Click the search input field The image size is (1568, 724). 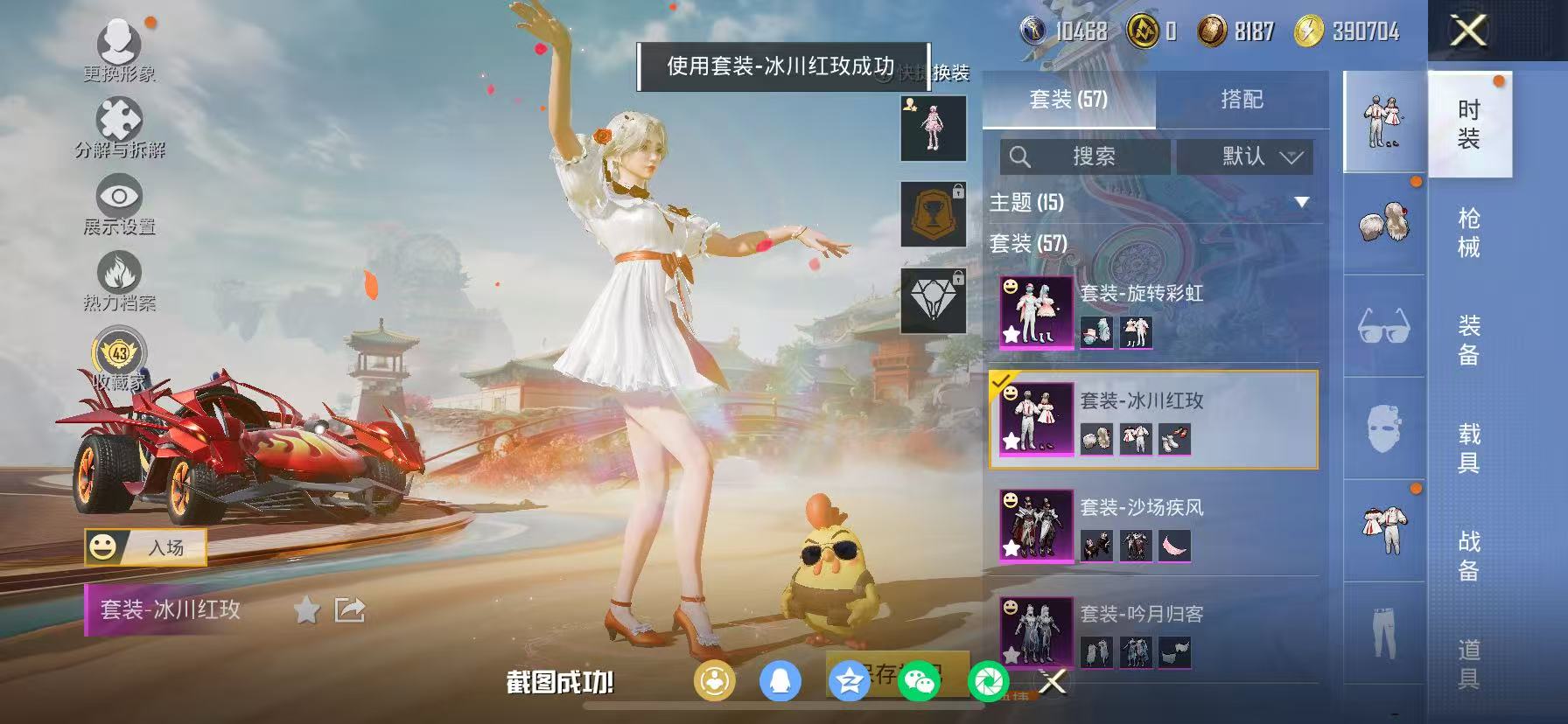(x=1085, y=157)
